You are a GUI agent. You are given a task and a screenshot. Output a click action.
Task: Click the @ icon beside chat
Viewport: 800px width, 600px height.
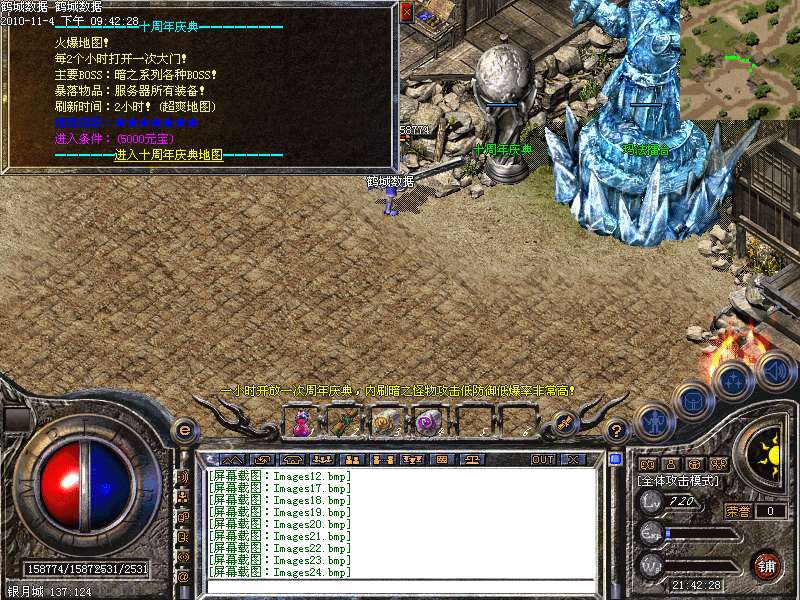(183, 576)
